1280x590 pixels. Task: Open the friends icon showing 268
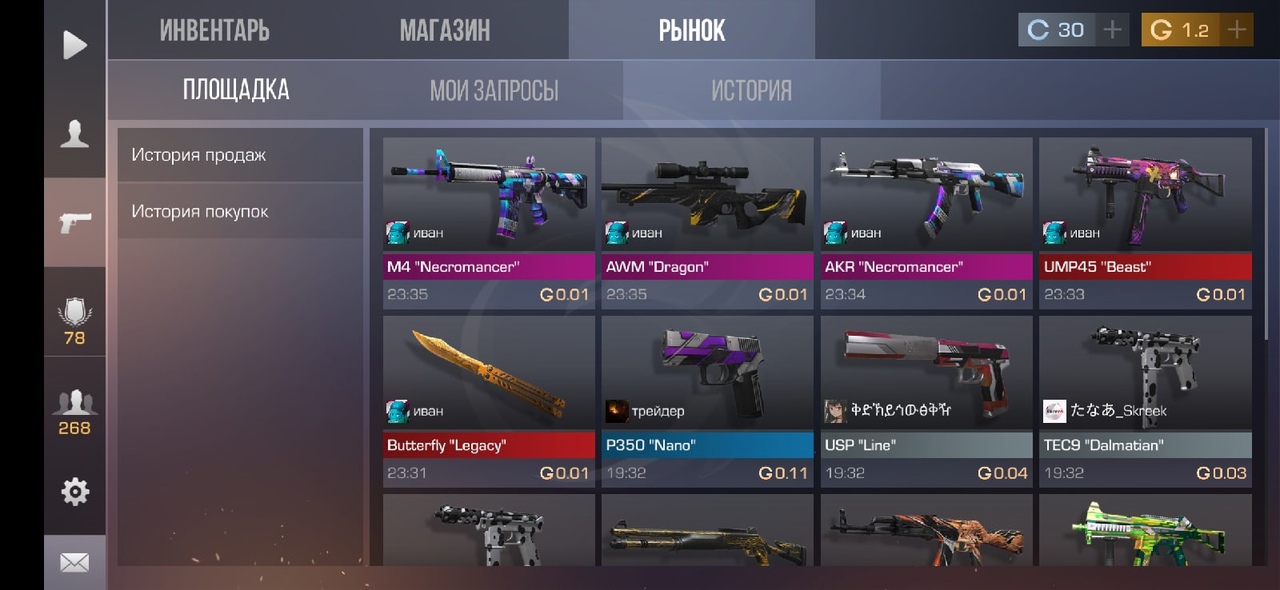[x=75, y=412]
